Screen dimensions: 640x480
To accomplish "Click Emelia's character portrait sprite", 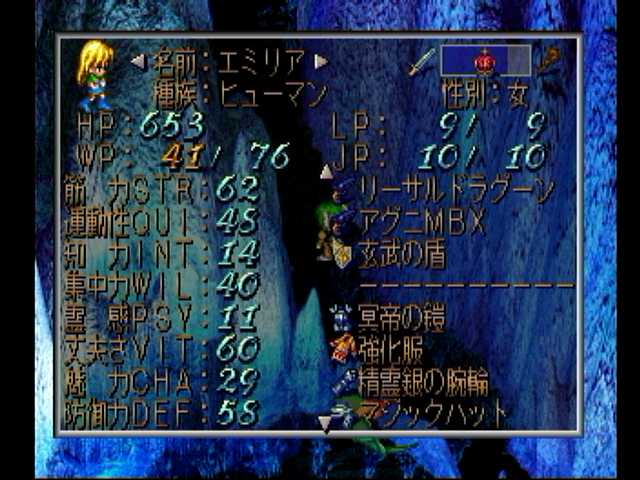I will 94,73.
